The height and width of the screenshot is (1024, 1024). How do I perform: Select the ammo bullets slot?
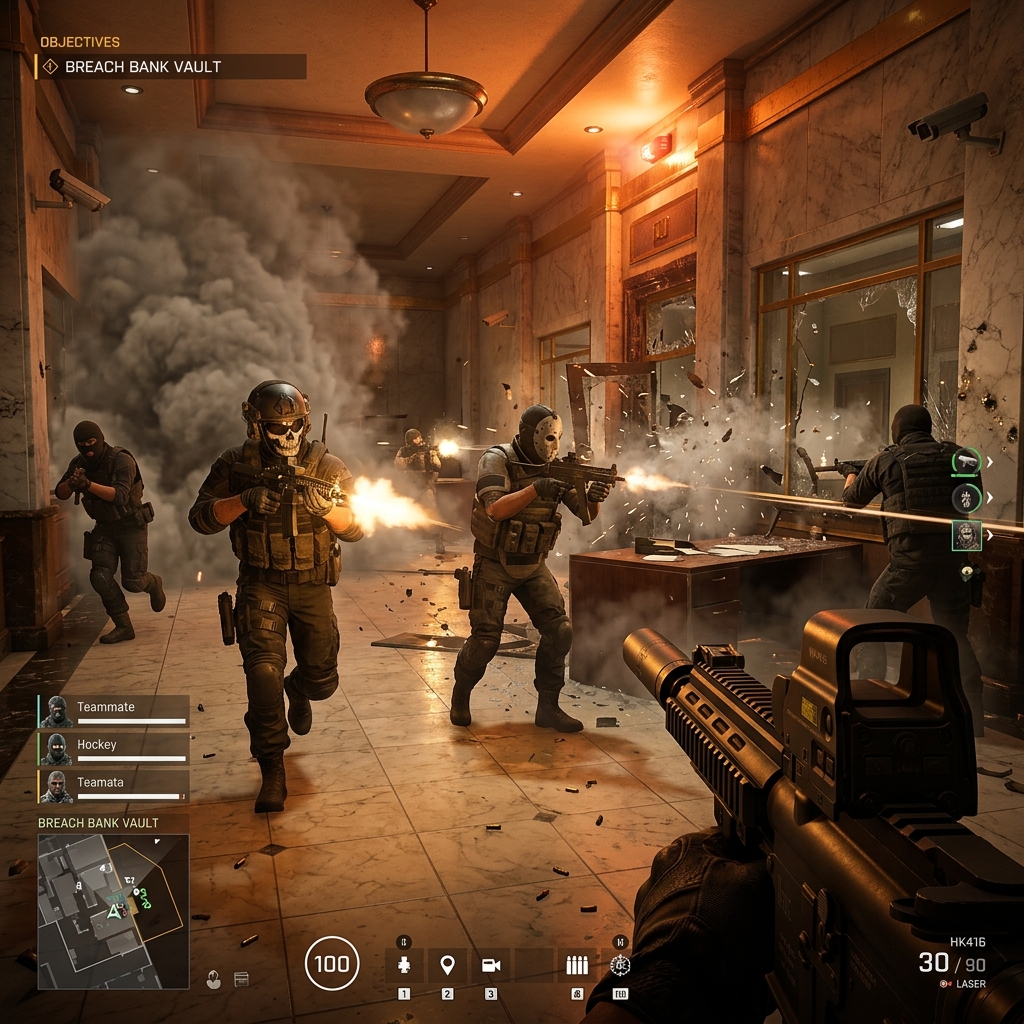click(576, 965)
